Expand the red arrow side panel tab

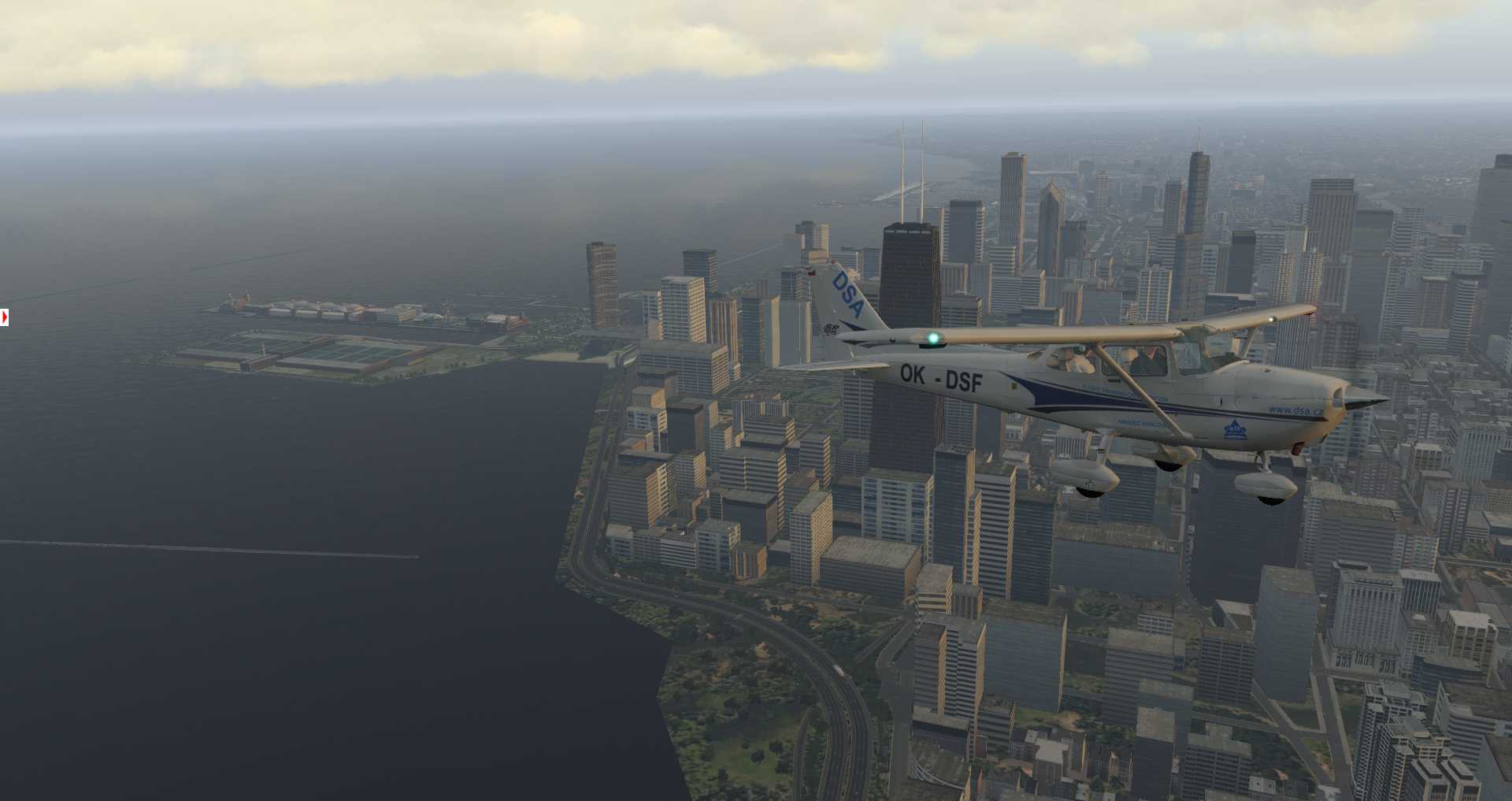click(x=4, y=317)
